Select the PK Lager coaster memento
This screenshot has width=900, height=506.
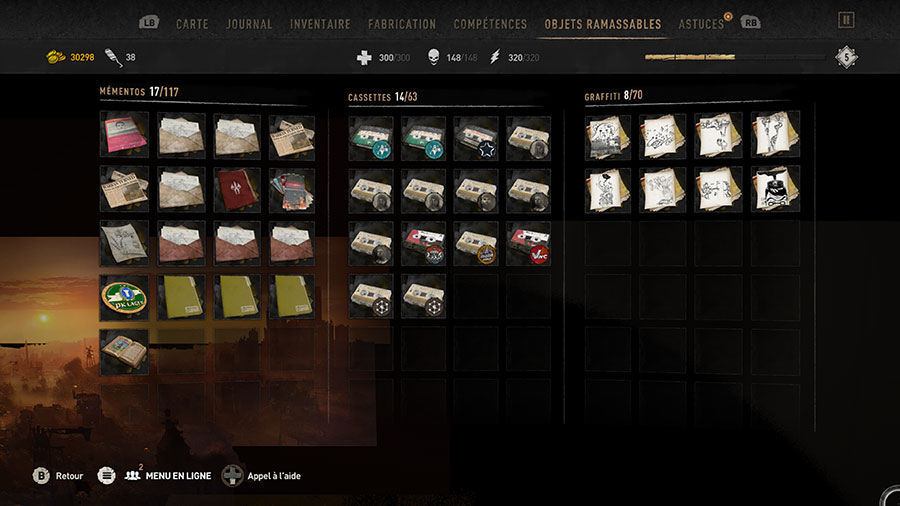[x=124, y=298]
